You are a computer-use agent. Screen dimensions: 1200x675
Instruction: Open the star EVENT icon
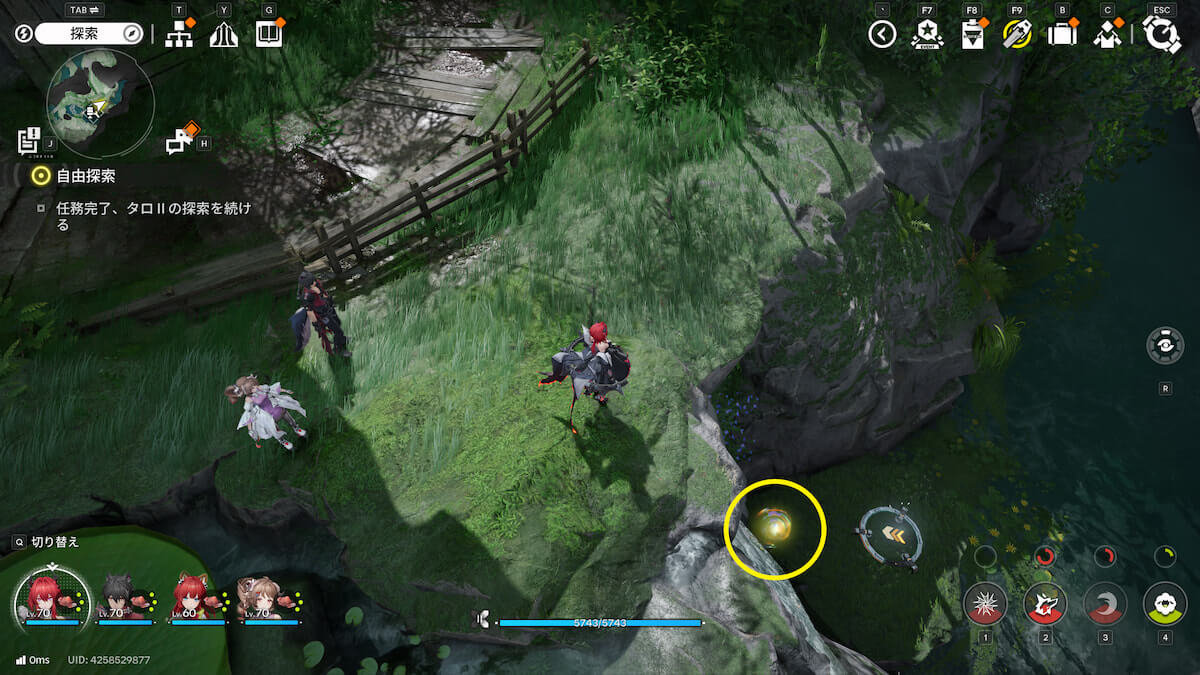click(x=927, y=35)
